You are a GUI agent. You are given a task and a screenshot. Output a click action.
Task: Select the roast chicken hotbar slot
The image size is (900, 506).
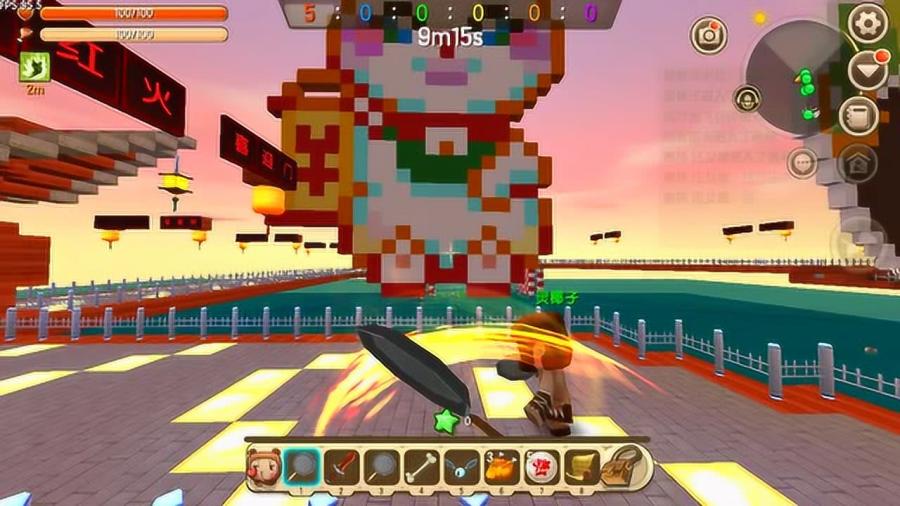501,467
